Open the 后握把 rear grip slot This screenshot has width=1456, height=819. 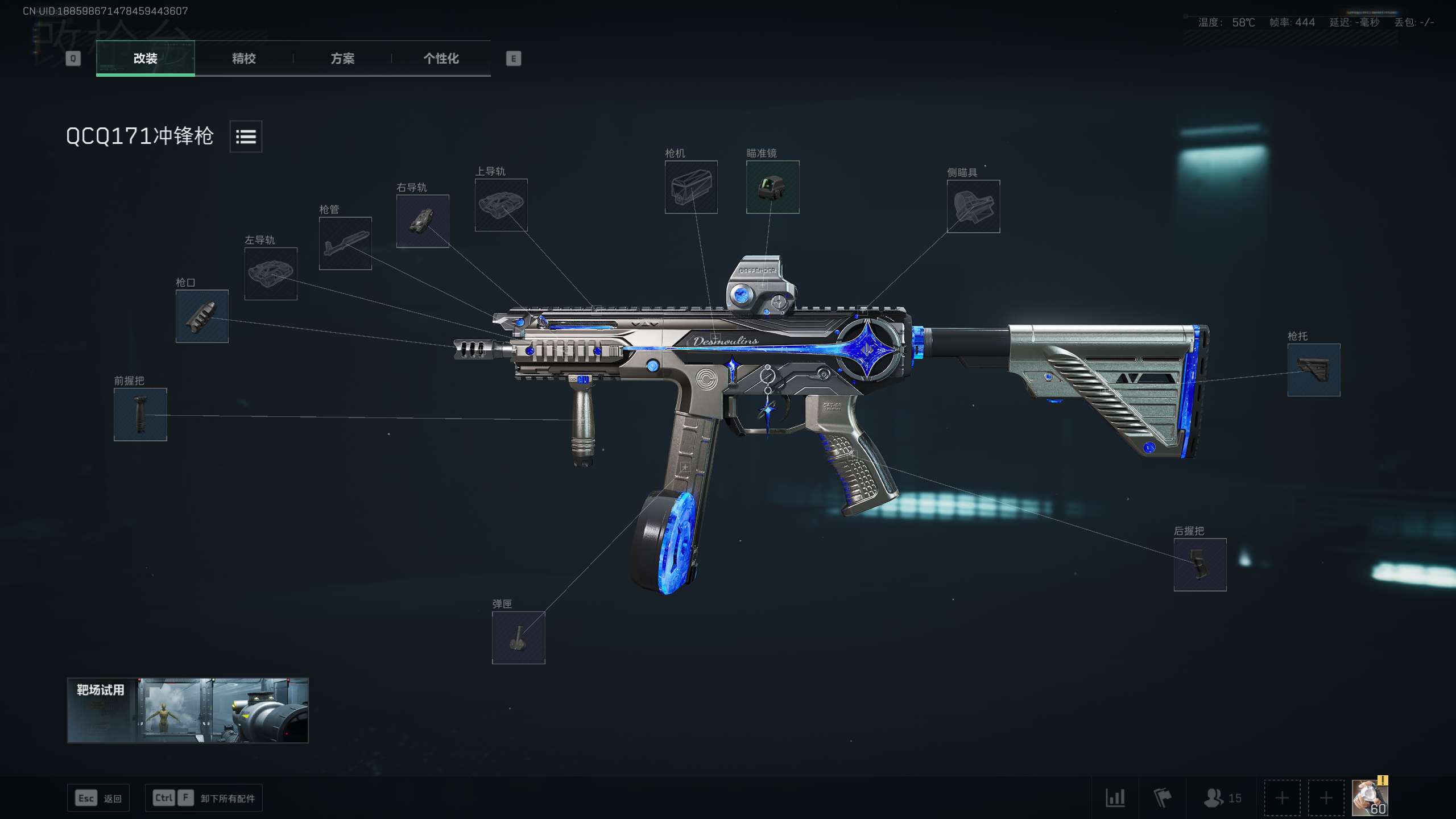[x=1200, y=565]
